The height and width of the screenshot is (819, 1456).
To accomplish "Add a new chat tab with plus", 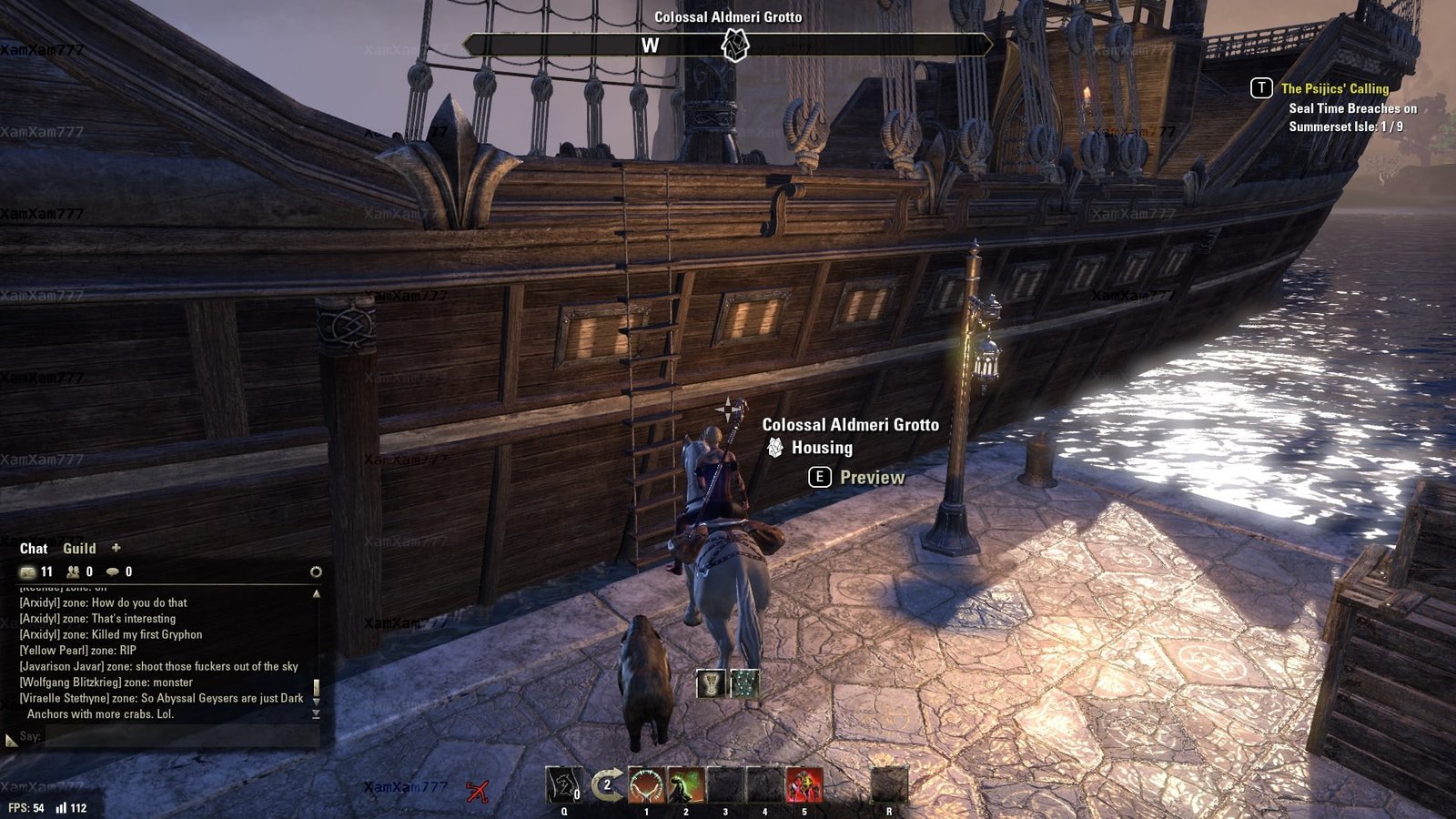I will tap(116, 548).
